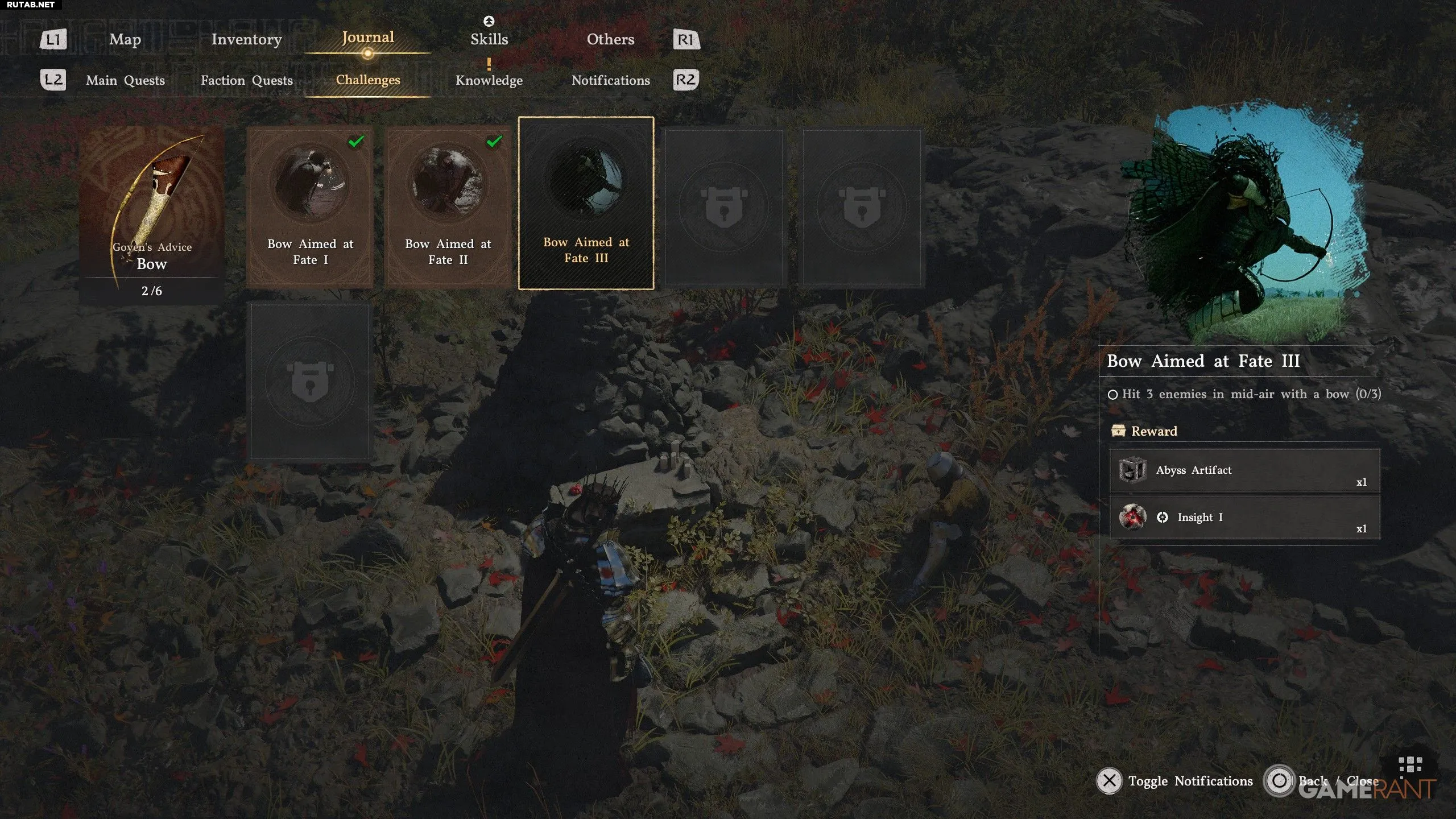
Task: Go to the Skills tab
Action: tap(489, 39)
